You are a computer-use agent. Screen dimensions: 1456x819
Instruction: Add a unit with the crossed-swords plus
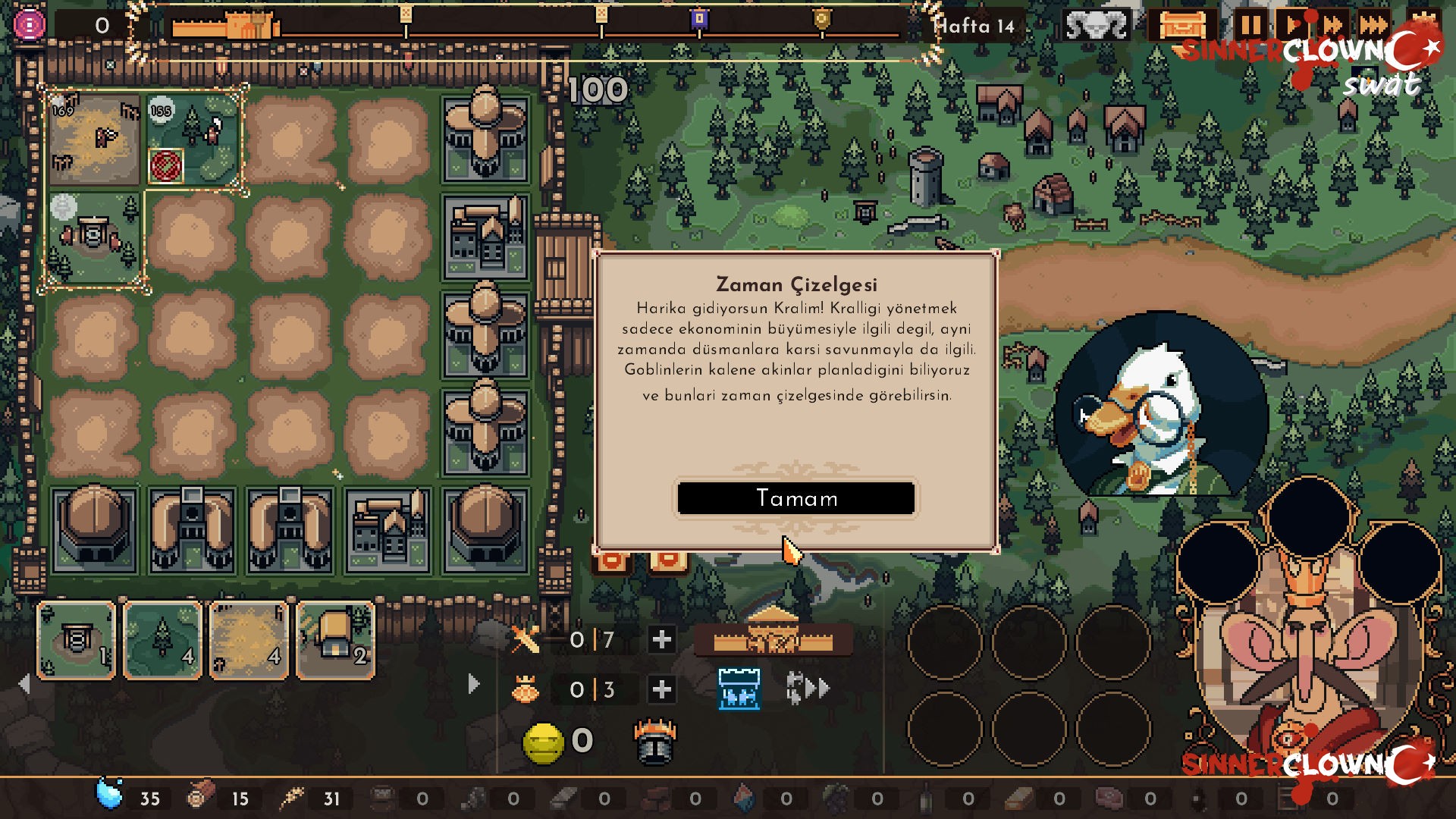click(661, 640)
